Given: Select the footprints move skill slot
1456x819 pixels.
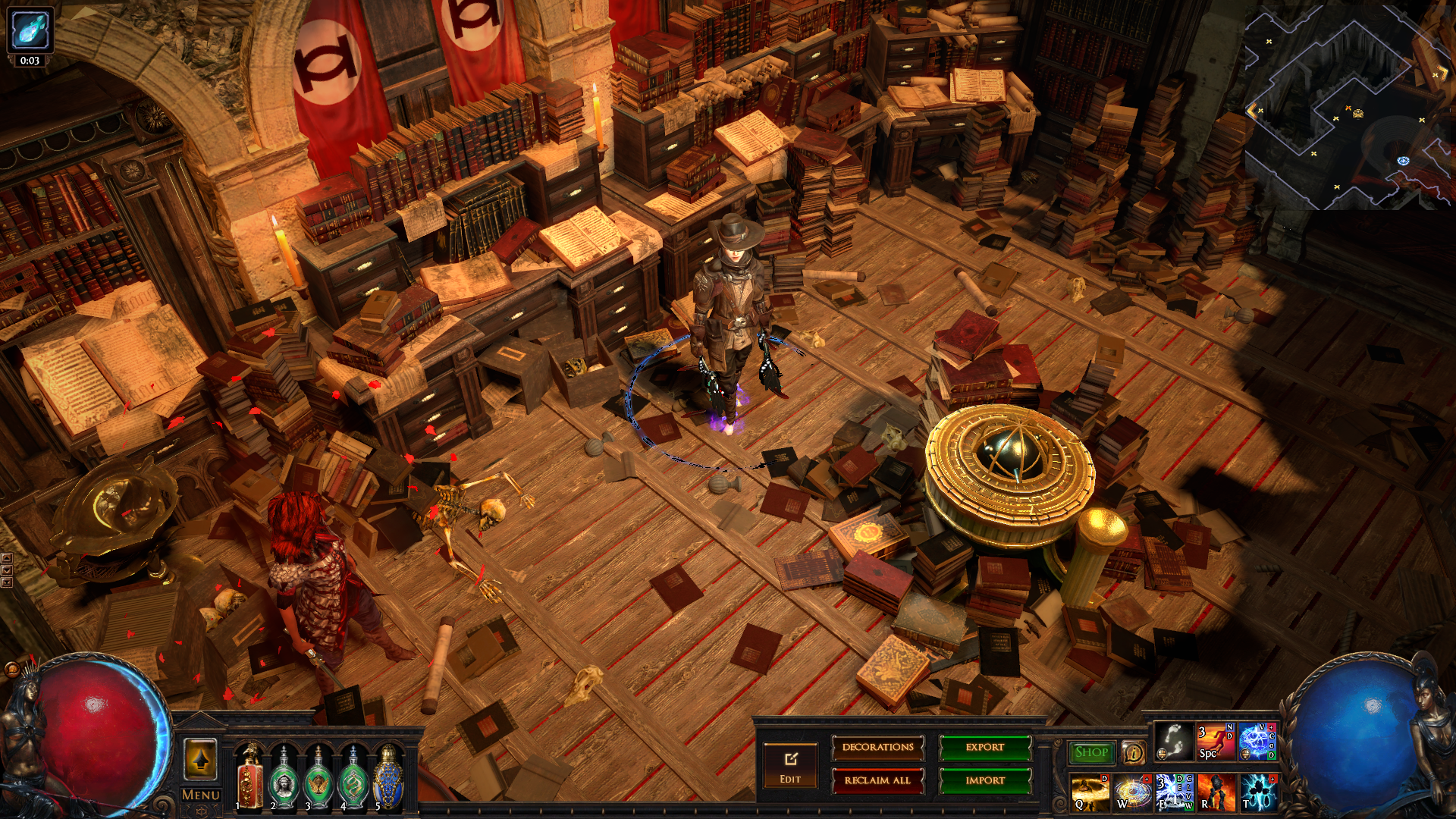Looking at the screenshot, I should pos(1174,742).
